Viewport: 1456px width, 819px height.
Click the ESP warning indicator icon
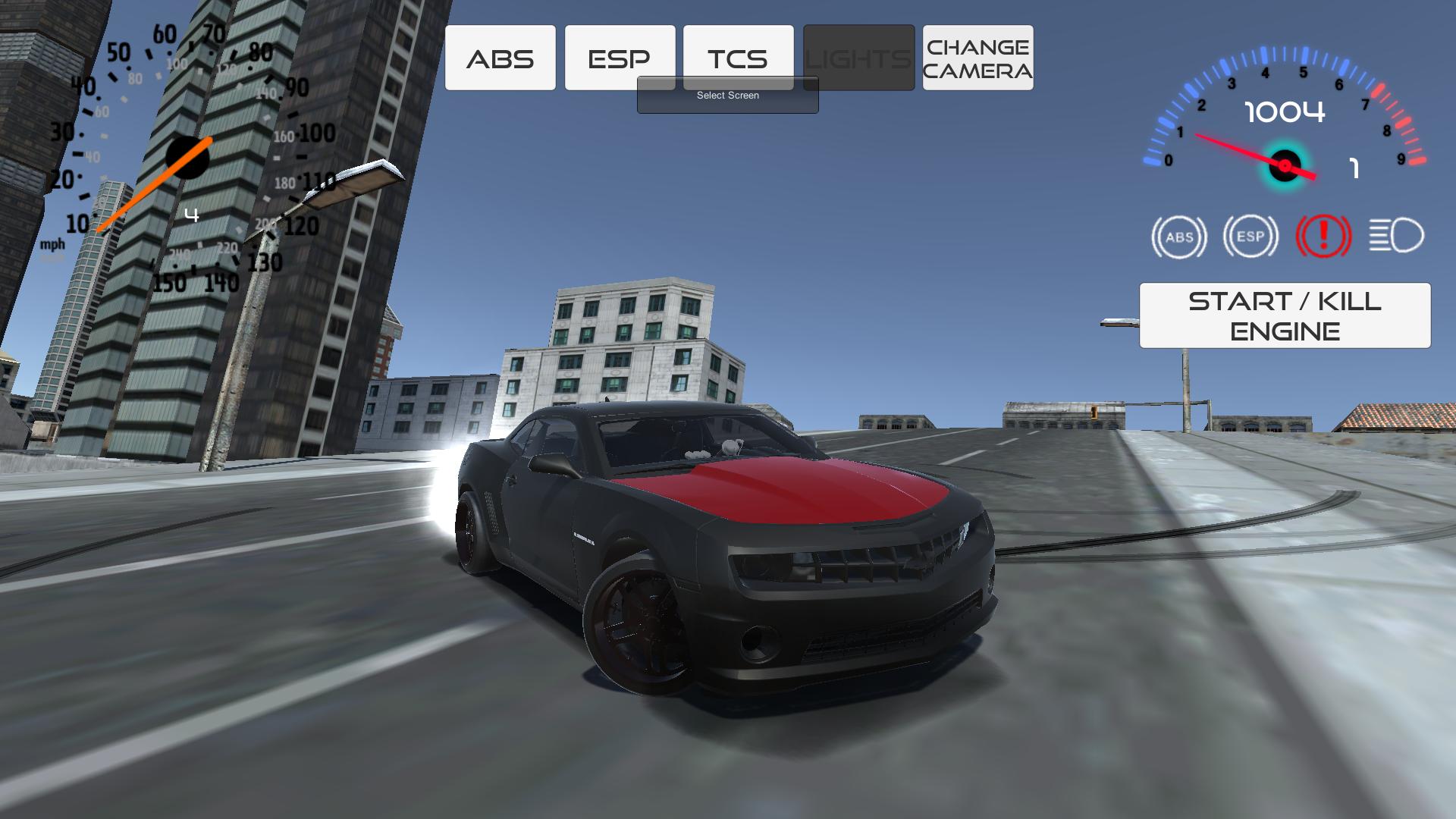point(1250,237)
